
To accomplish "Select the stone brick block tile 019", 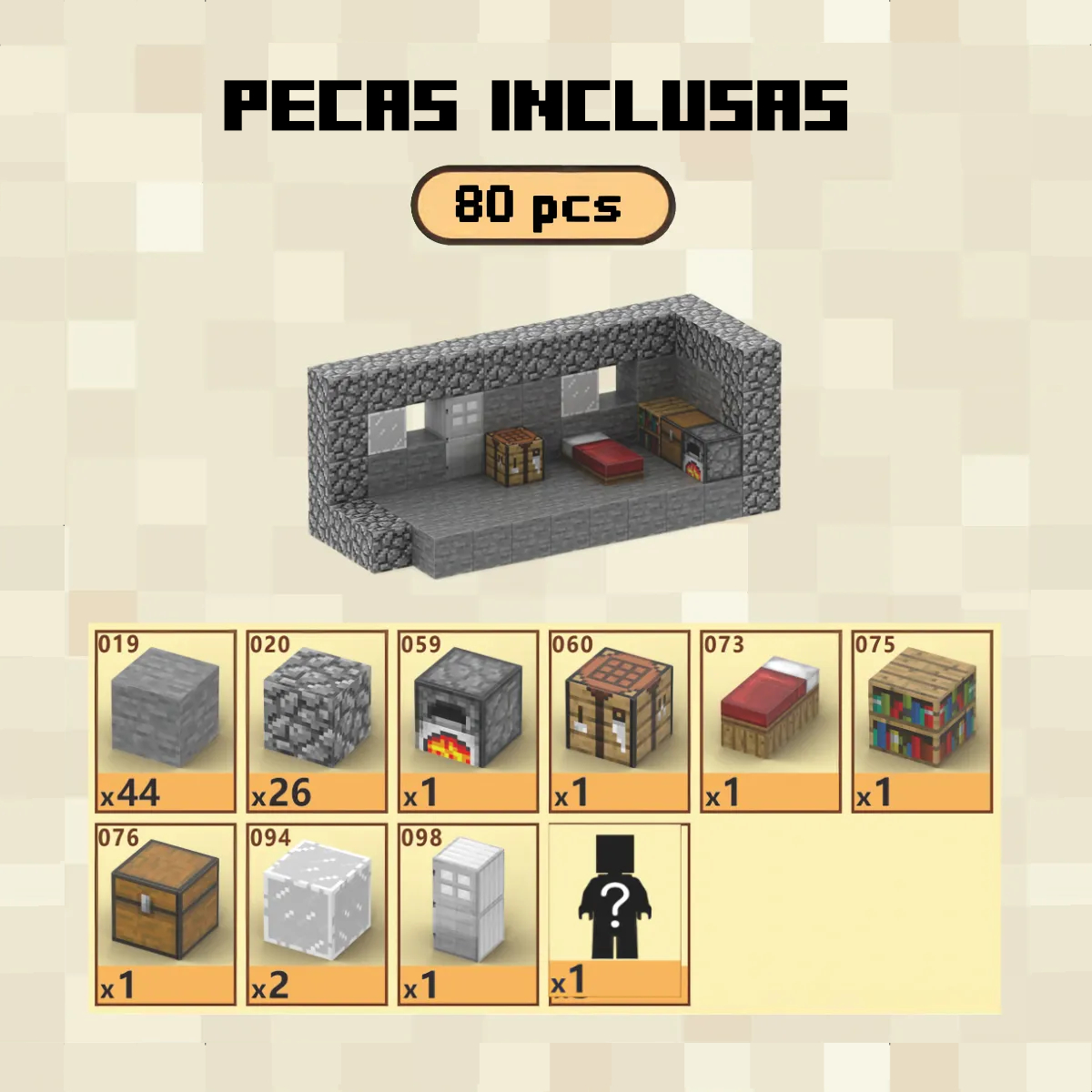I will (x=165, y=720).
